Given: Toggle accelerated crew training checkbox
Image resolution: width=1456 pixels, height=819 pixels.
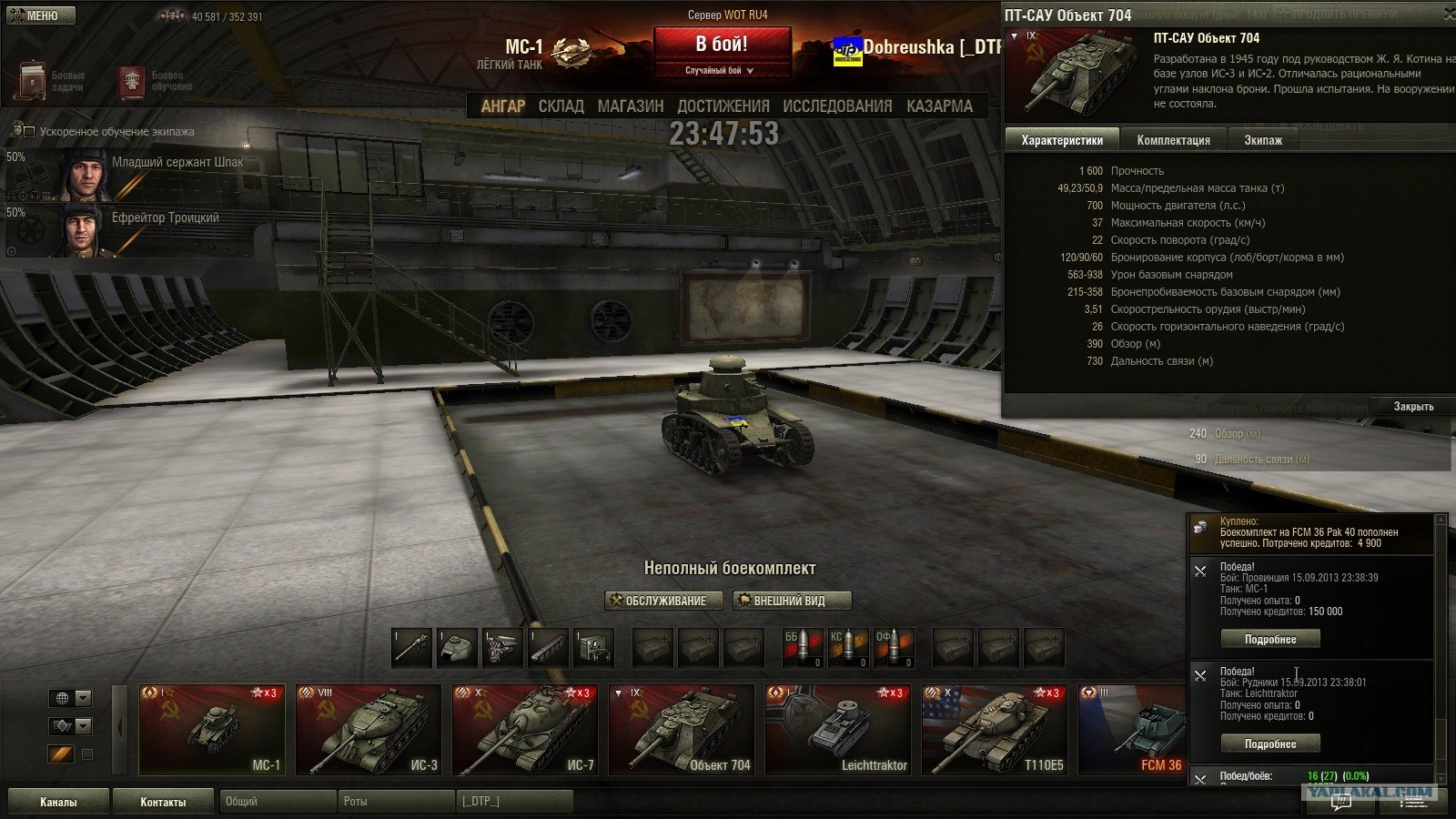Looking at the screenshot, I should [29, 132].
